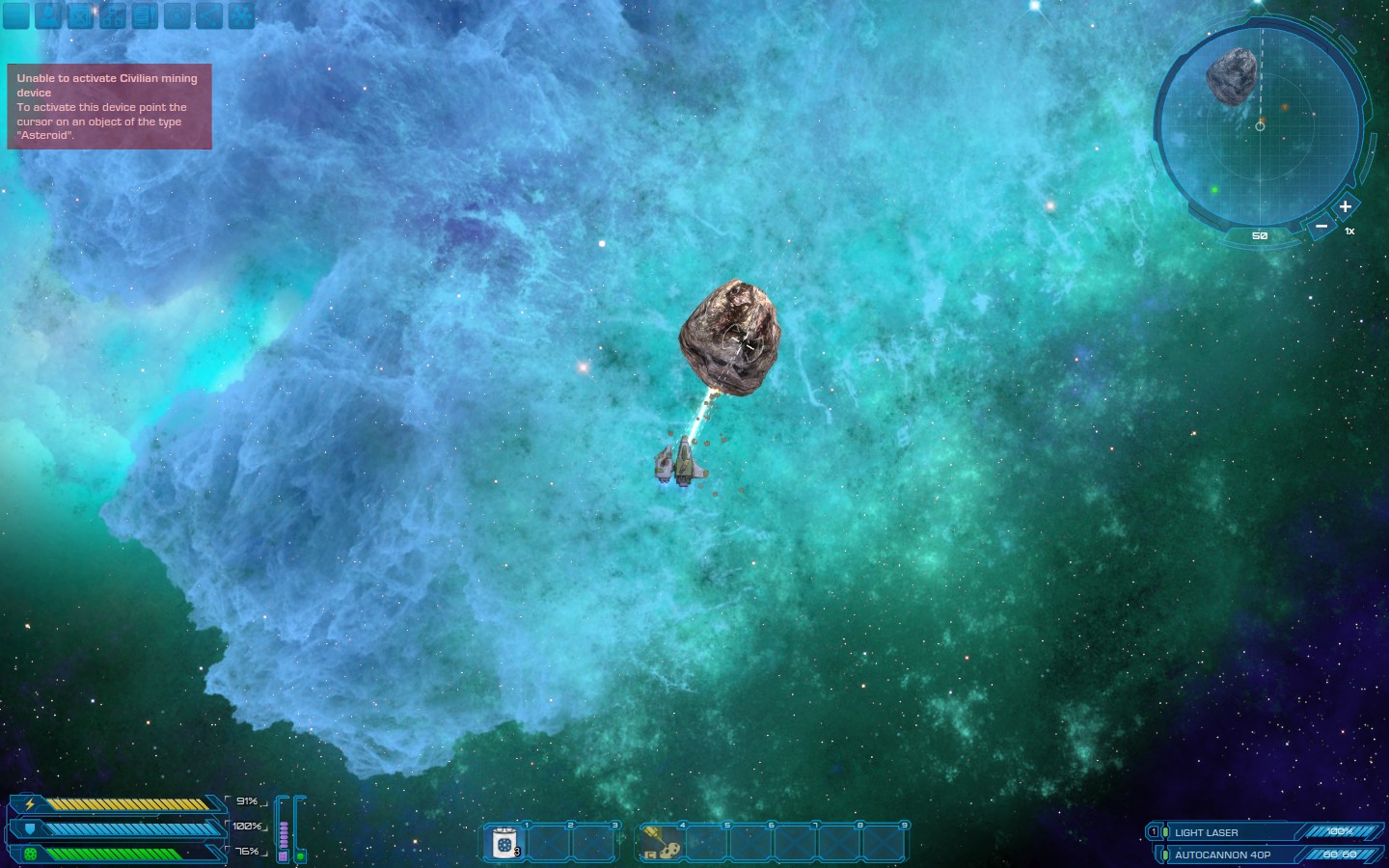Dismiss the mining device warning popup

point(109,108)
